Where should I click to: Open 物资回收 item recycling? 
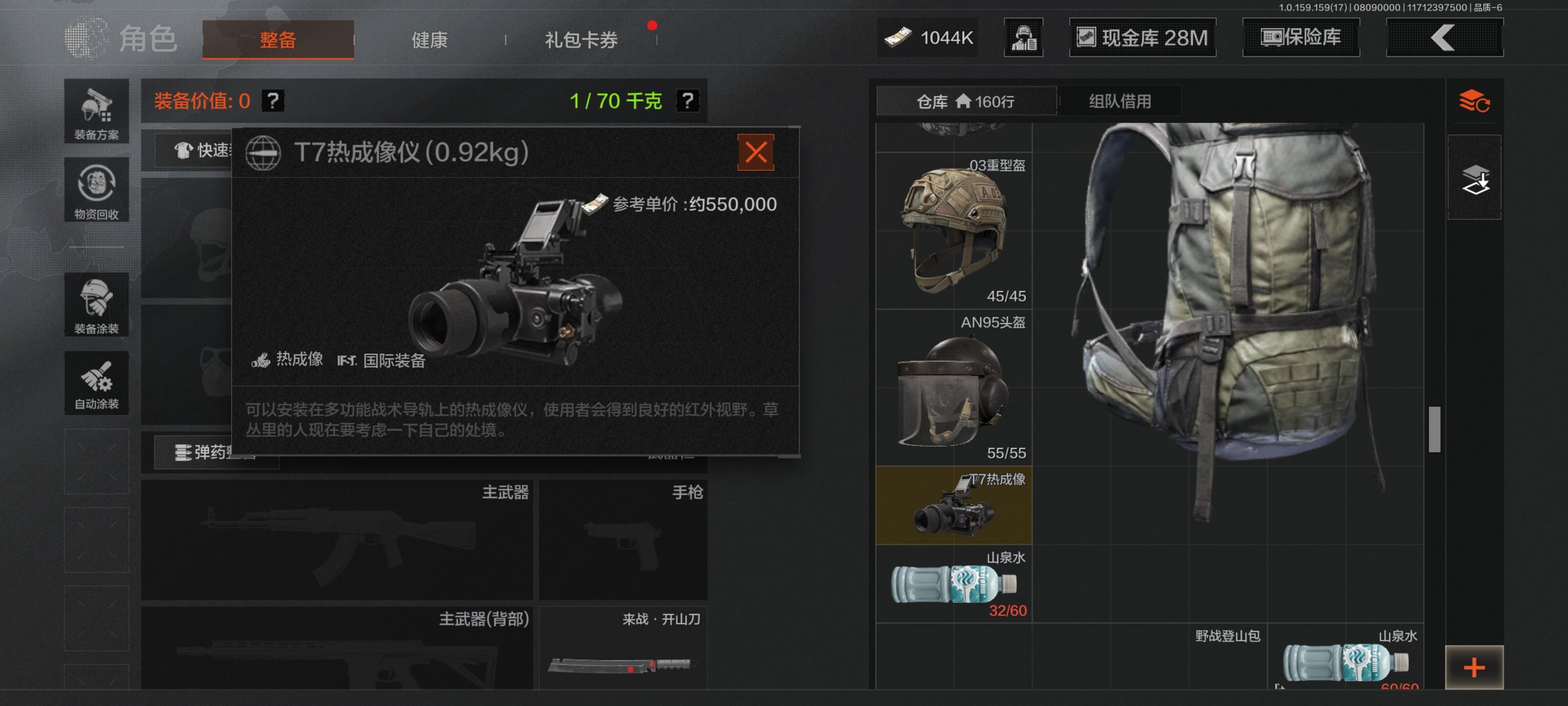click(96, 190)
